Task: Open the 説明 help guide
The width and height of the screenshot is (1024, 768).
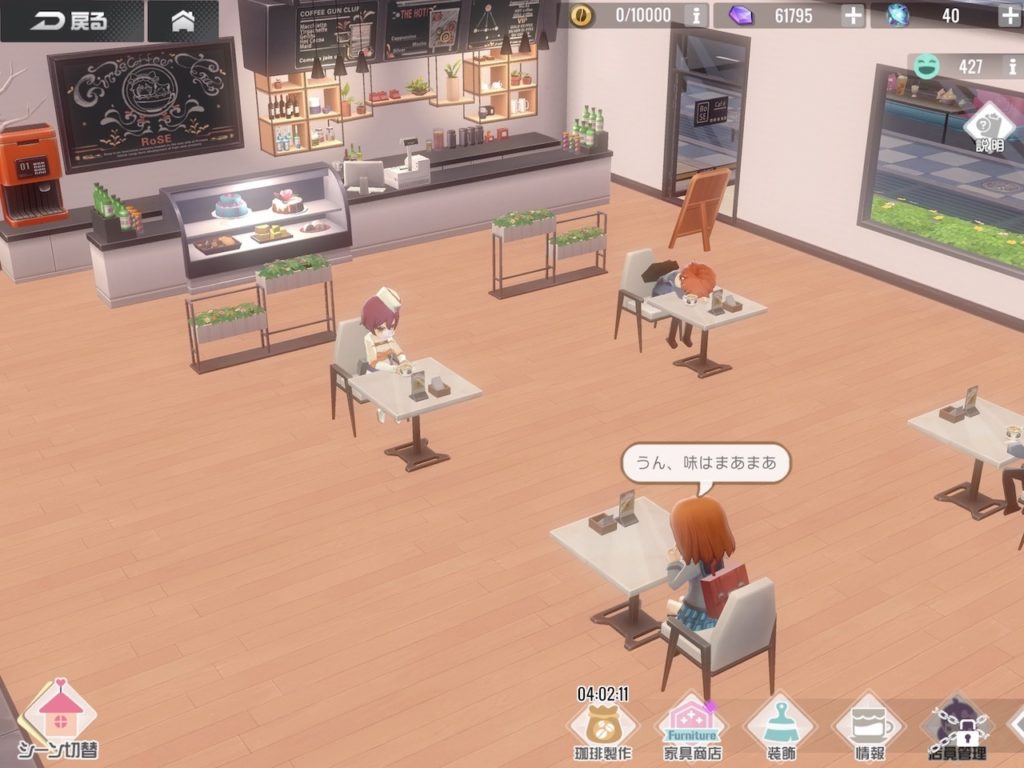Action: pos(988,127)
